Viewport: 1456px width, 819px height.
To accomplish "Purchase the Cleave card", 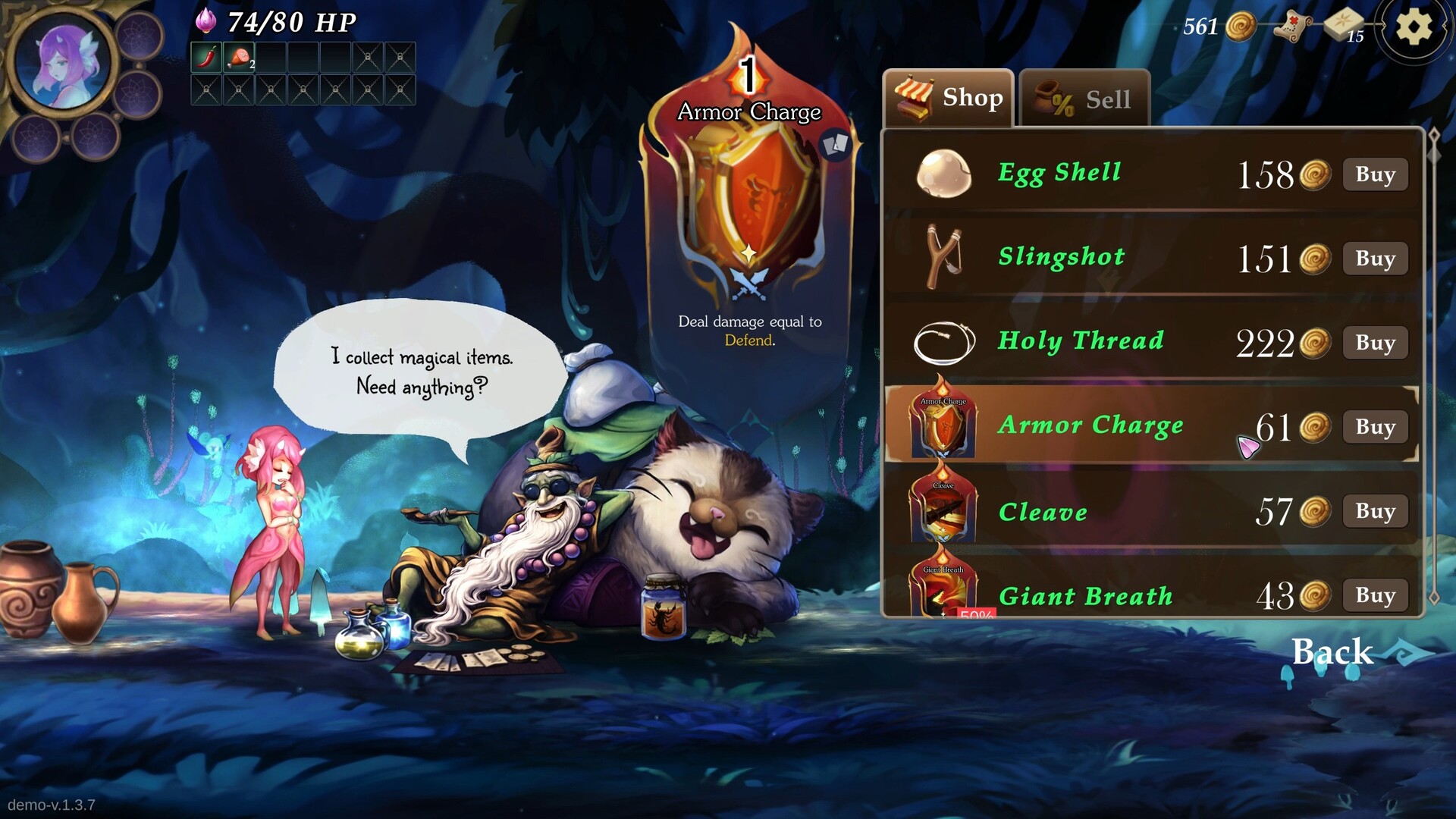I will coord(1375,511).
